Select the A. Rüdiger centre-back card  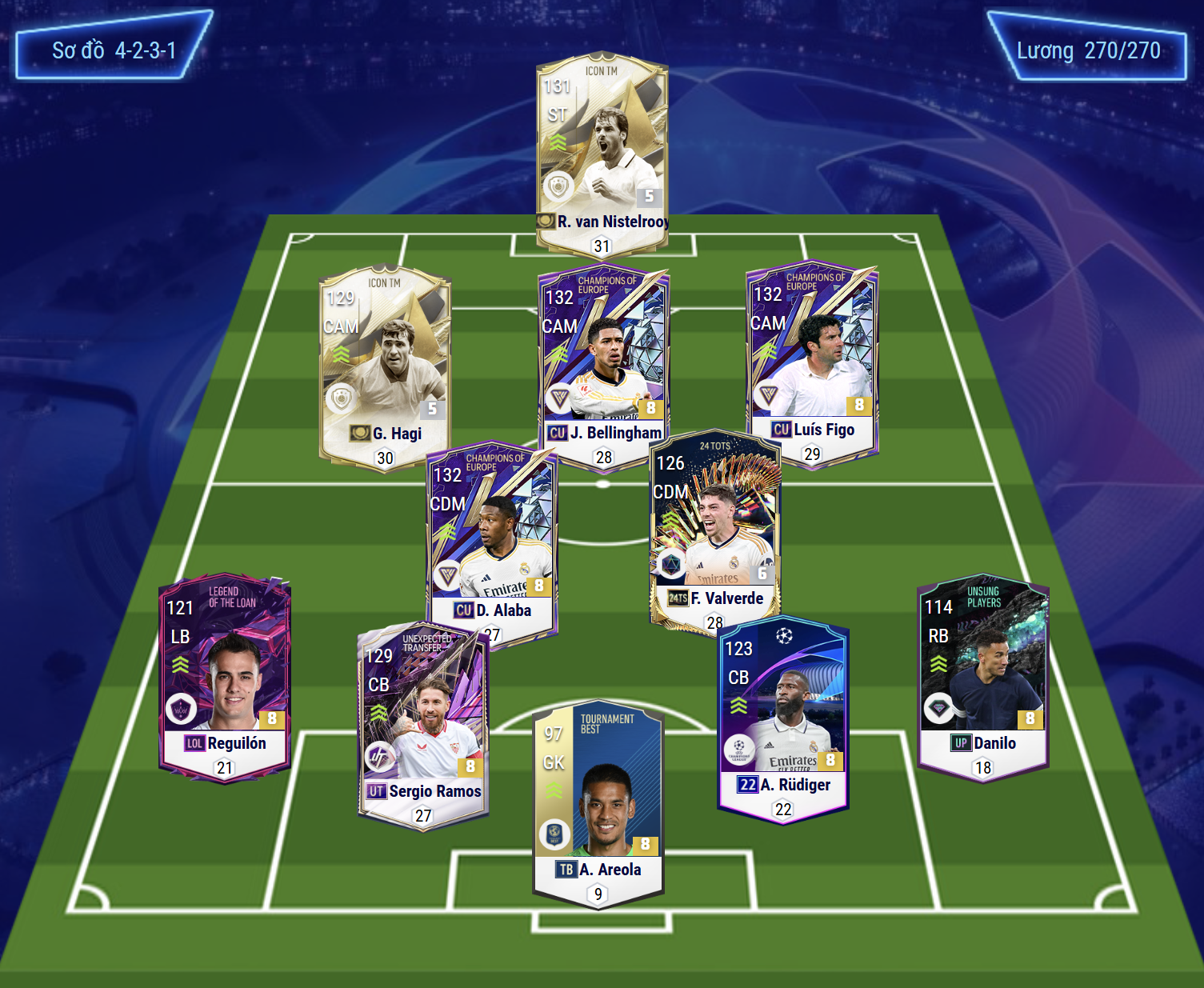click(782, 716)
